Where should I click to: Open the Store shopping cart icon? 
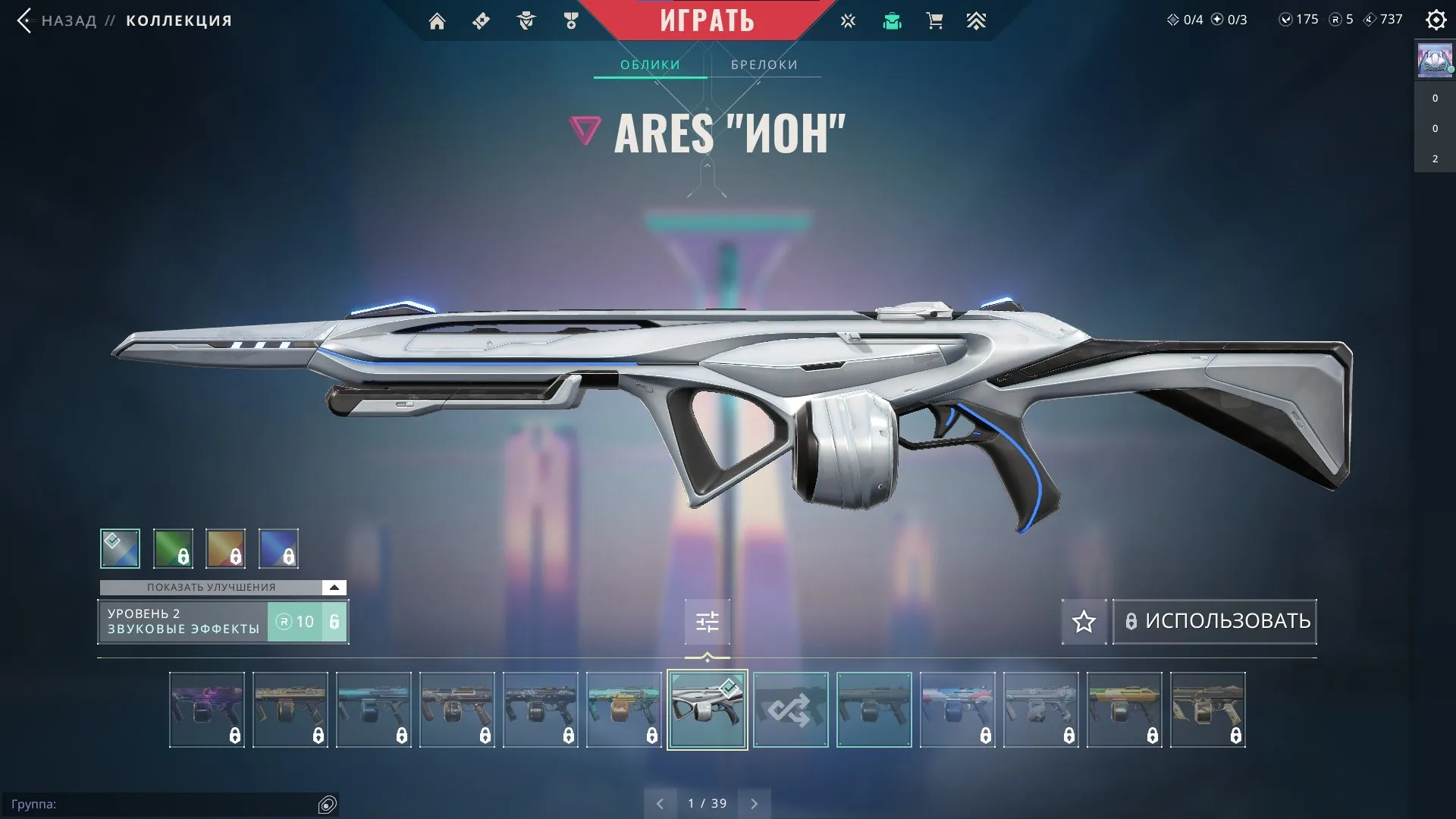934,20
